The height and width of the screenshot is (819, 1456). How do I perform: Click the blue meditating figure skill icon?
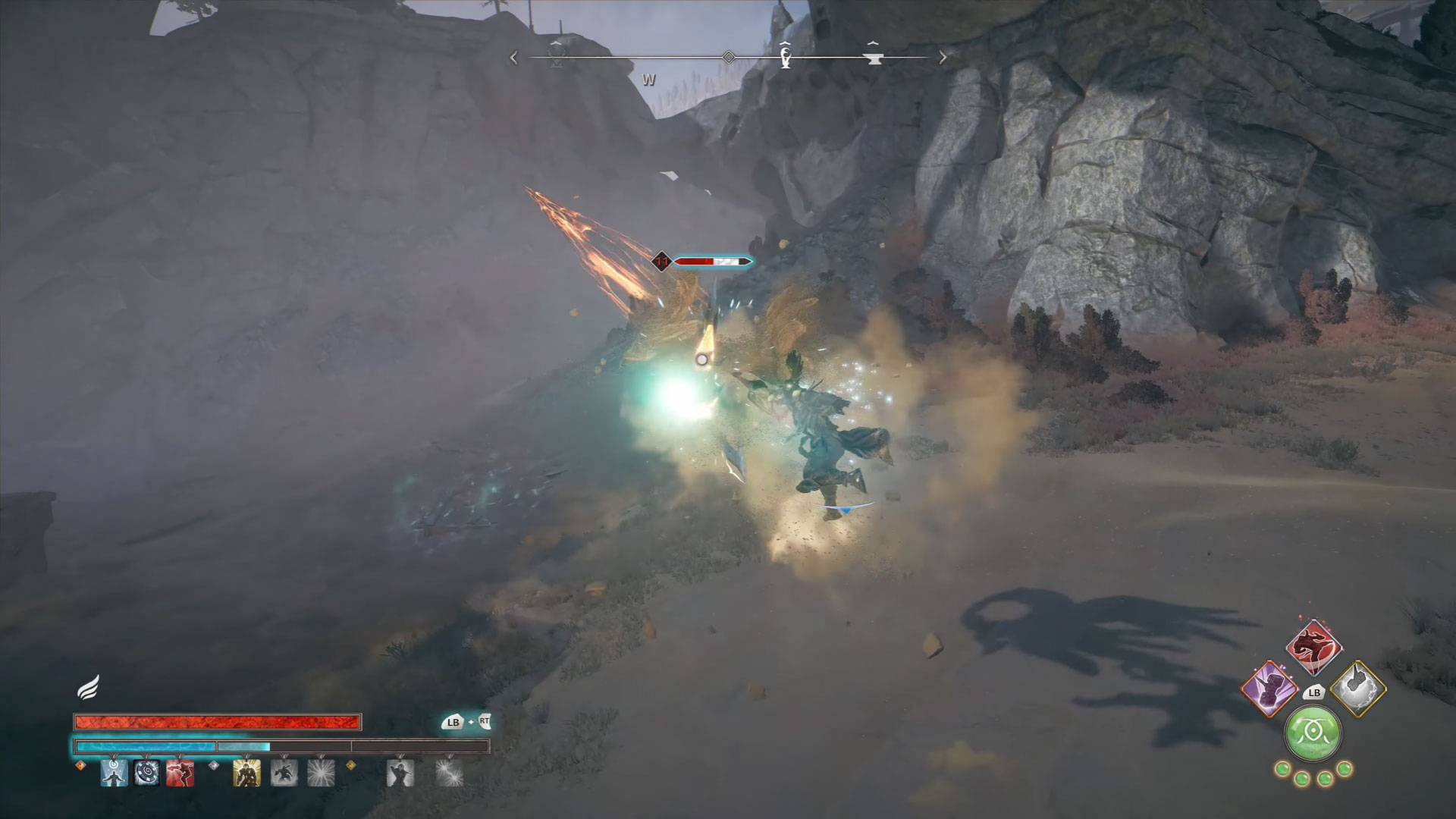click(x=114, y=773)
